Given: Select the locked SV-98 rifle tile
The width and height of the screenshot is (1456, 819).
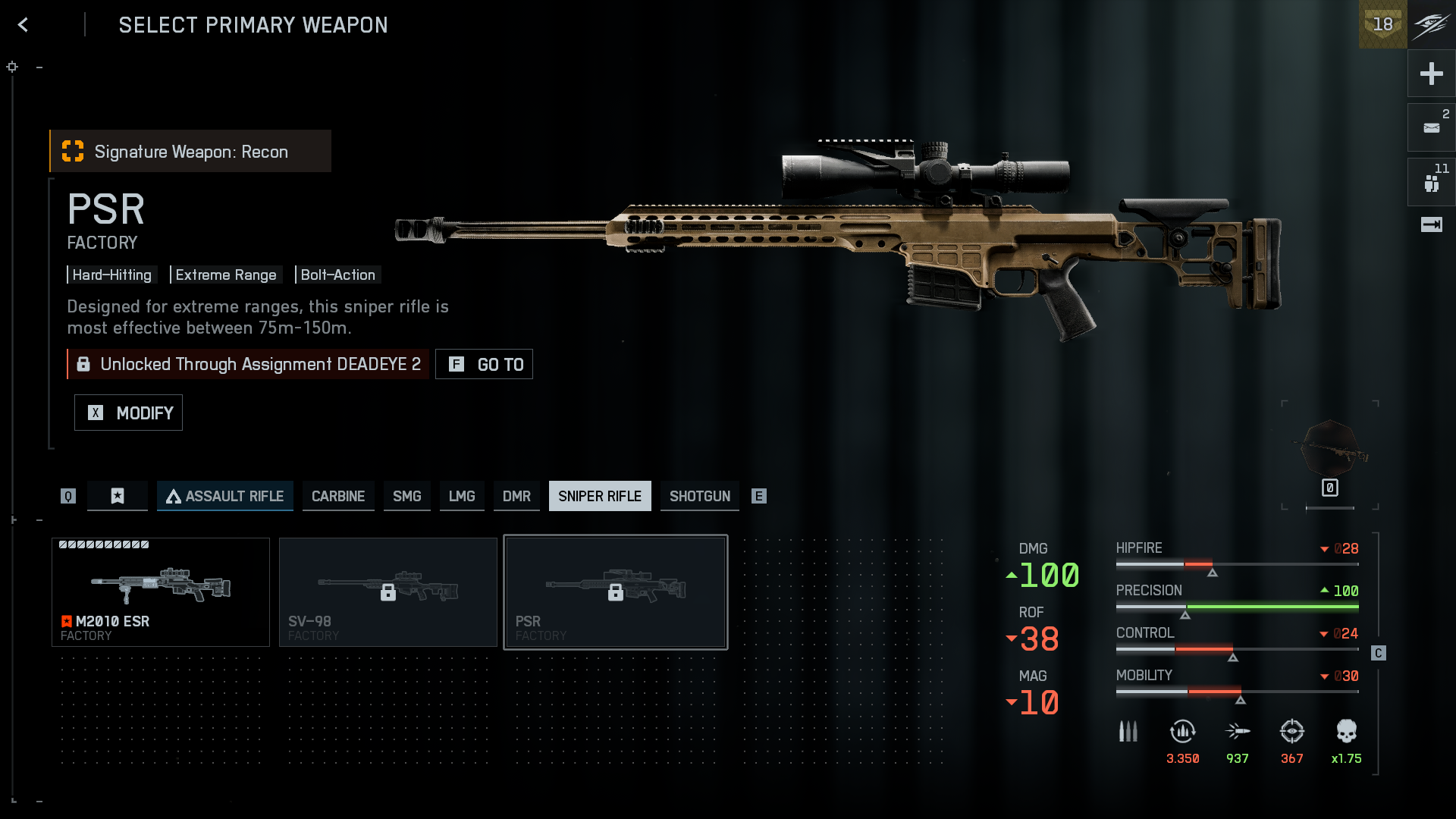Looking at the screenshot, I should 388,592.
